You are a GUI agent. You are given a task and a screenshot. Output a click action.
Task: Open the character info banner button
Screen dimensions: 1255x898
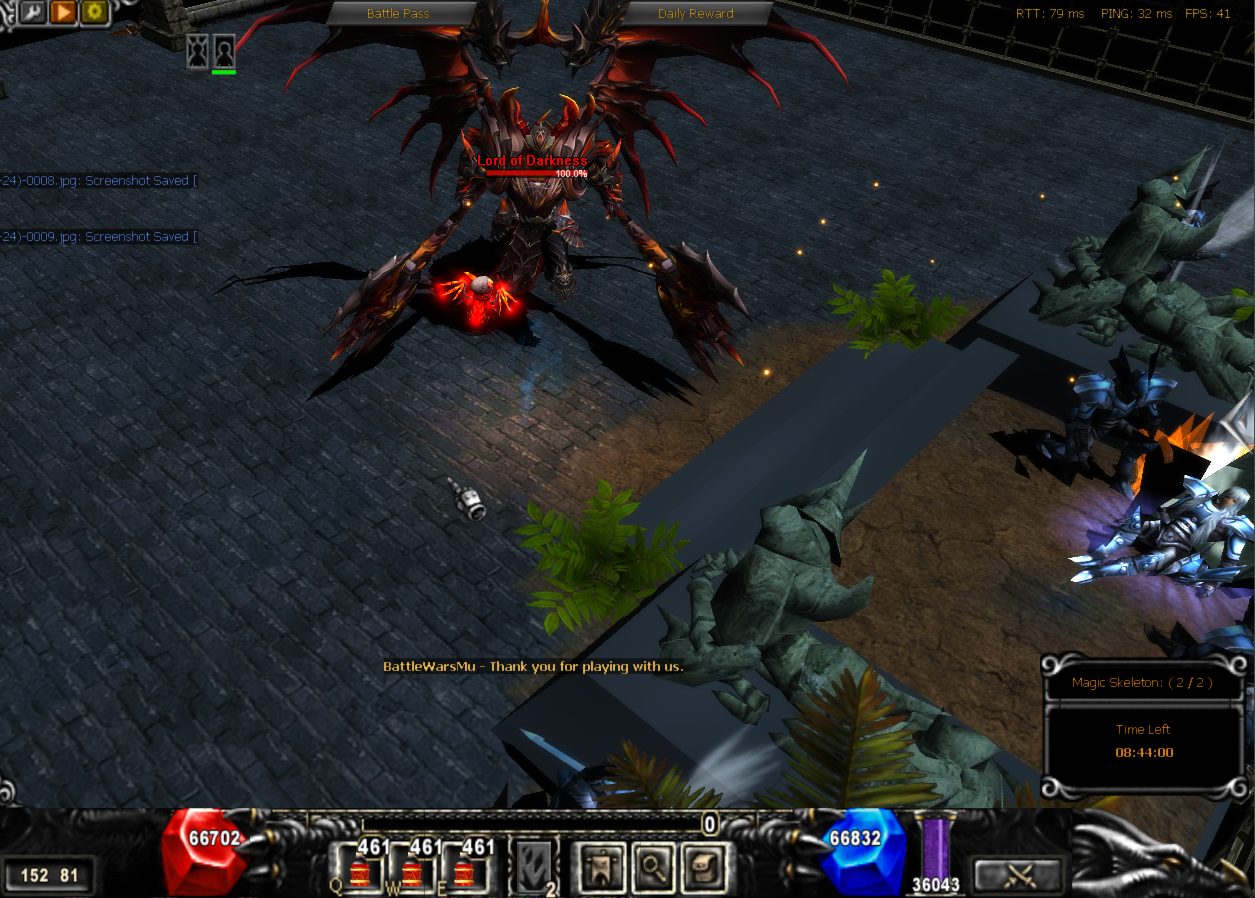click(598, 867)
